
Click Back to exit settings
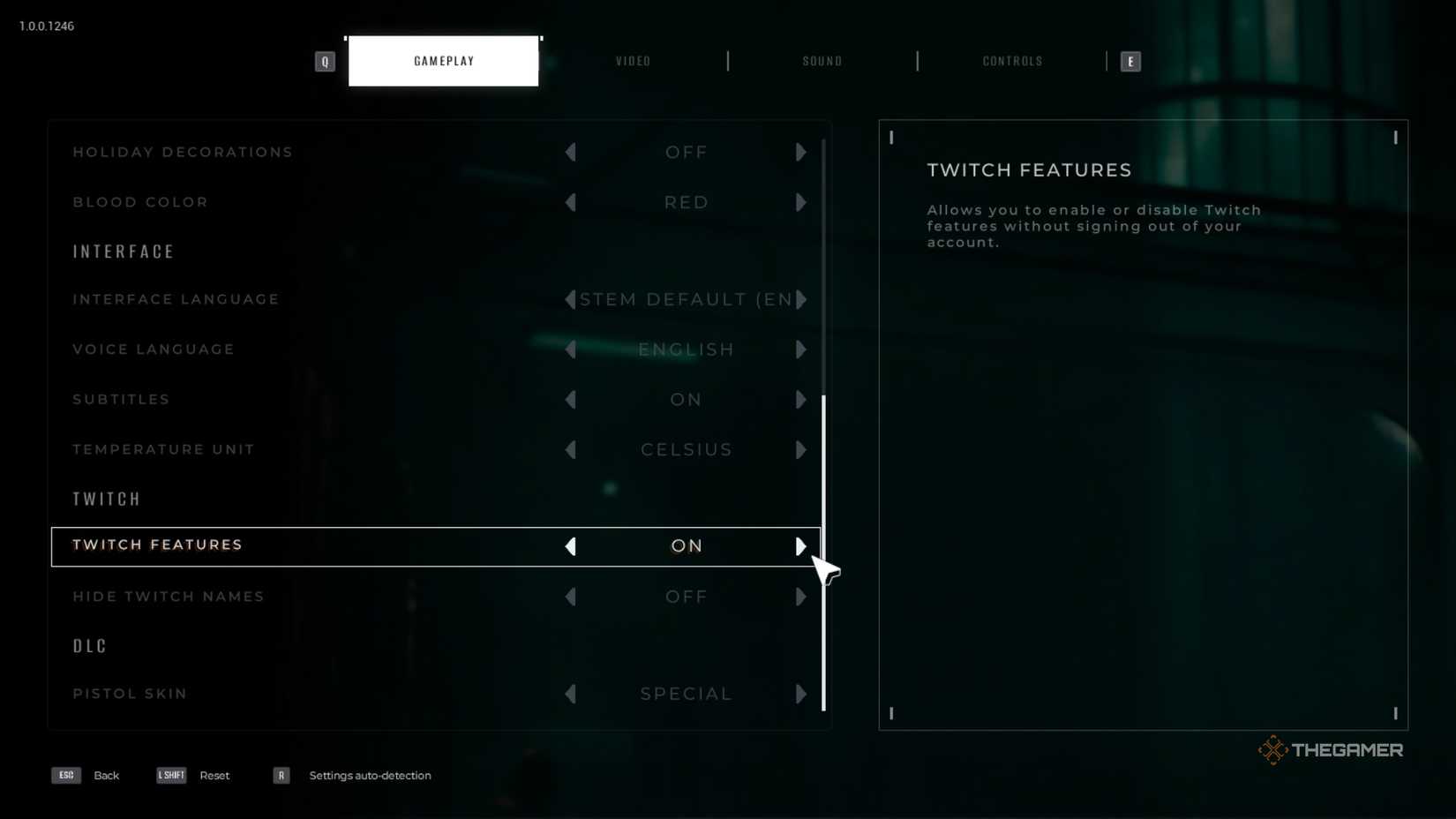(x=106, y=775)
